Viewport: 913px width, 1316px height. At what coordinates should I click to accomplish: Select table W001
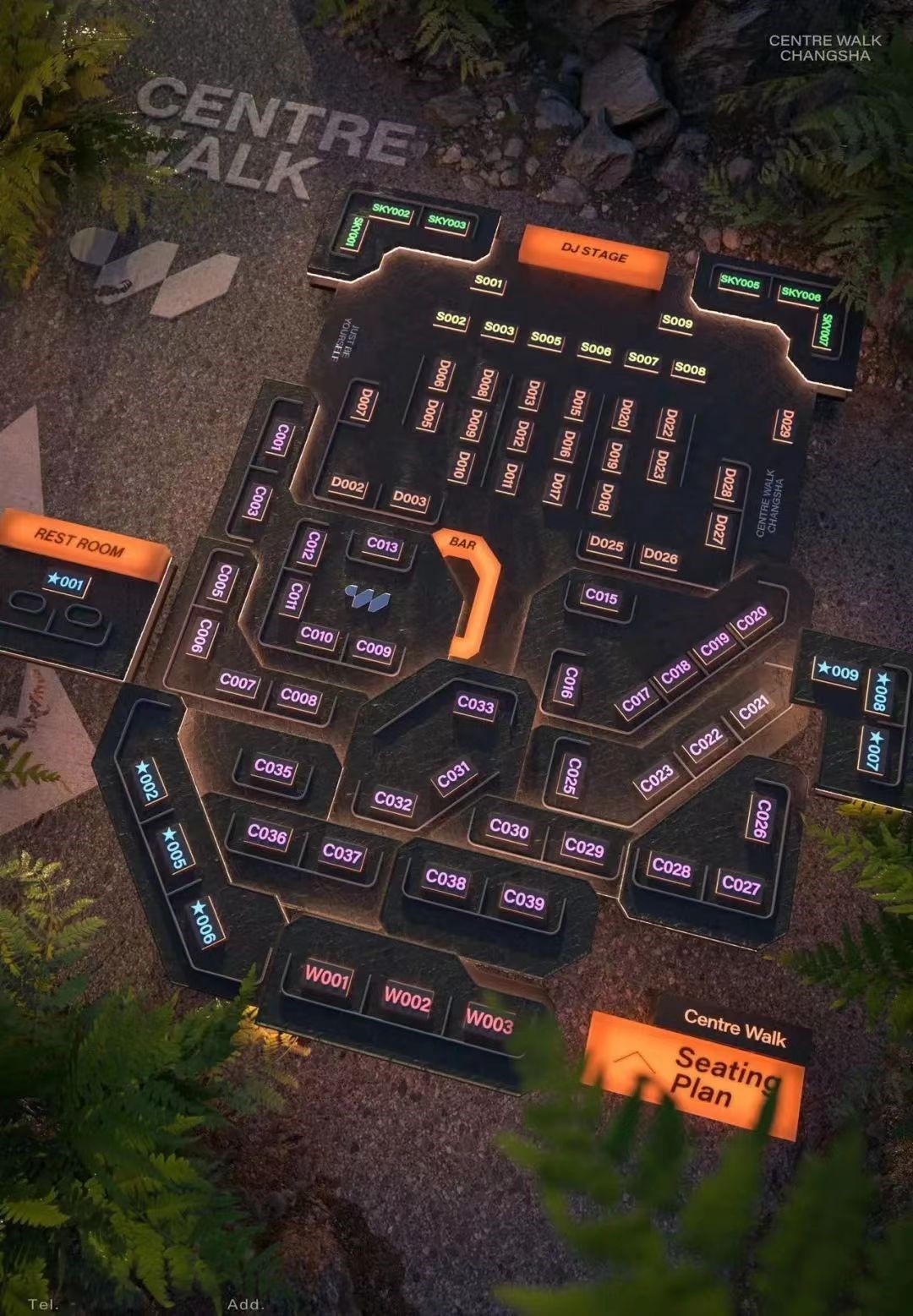(326, 979)
